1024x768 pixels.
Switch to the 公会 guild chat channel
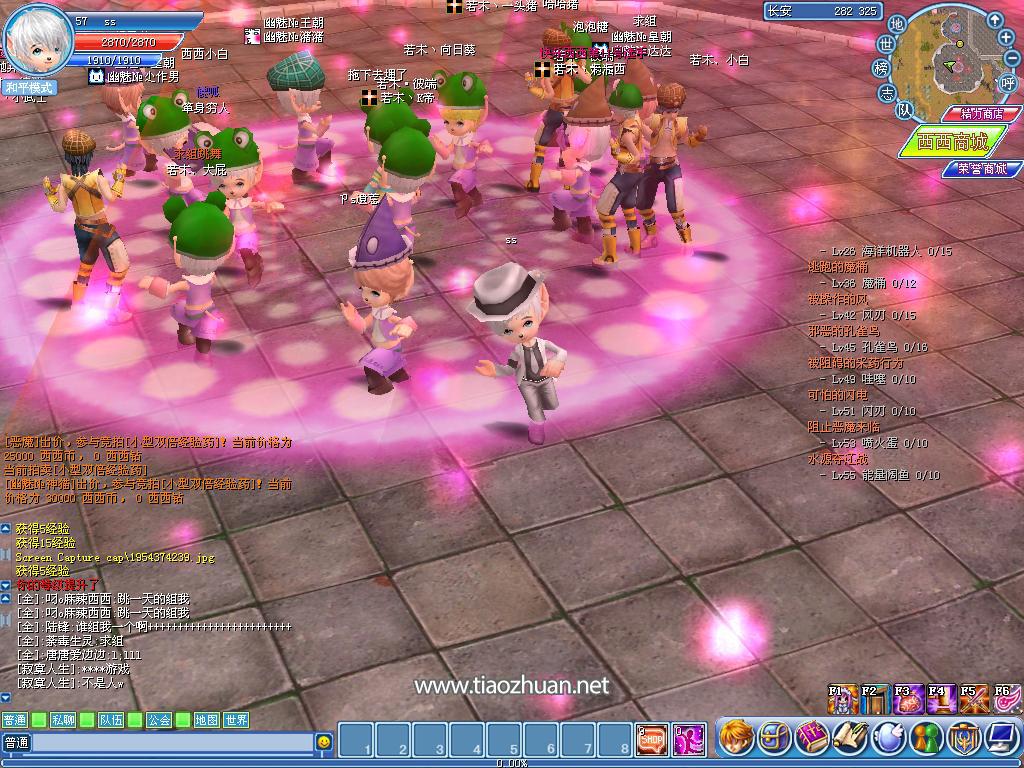coord(159,720)
